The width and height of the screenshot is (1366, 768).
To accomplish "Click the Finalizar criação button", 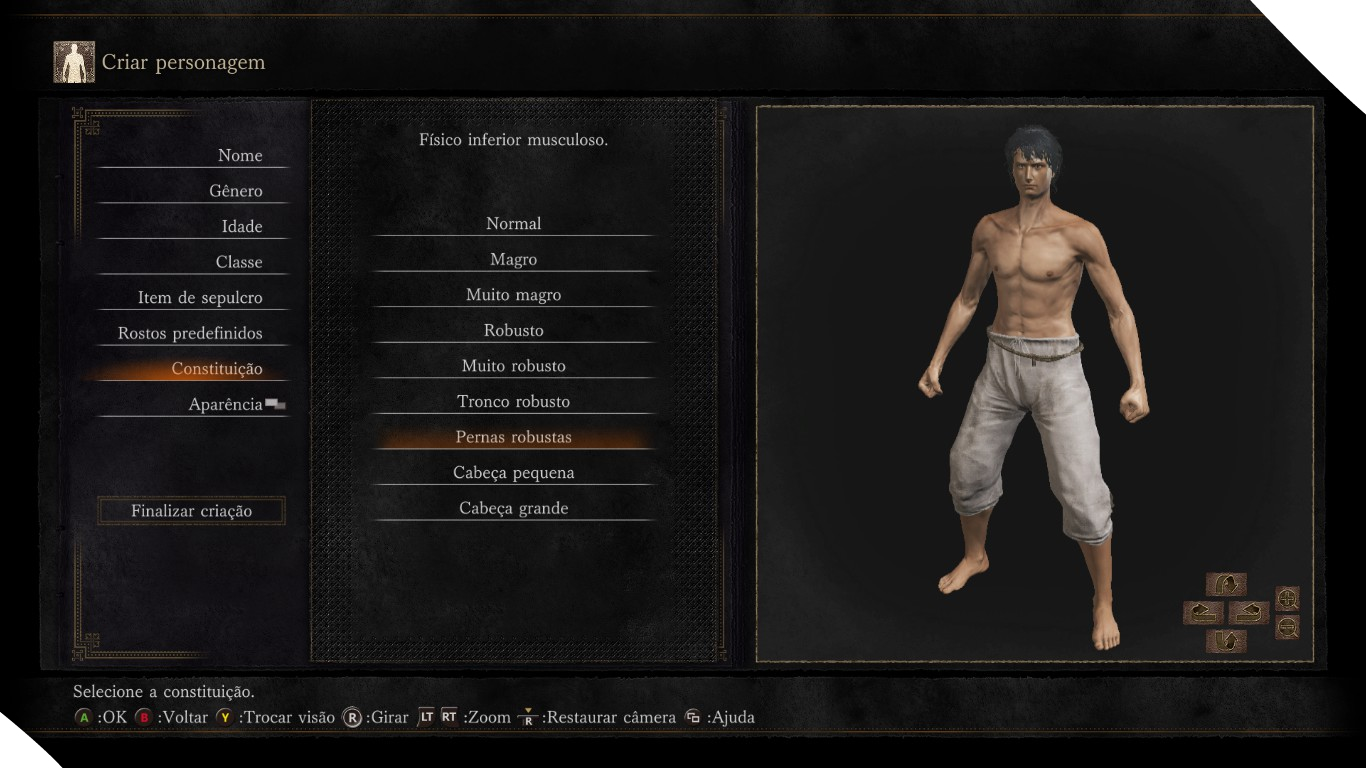I will click(191, 511).
